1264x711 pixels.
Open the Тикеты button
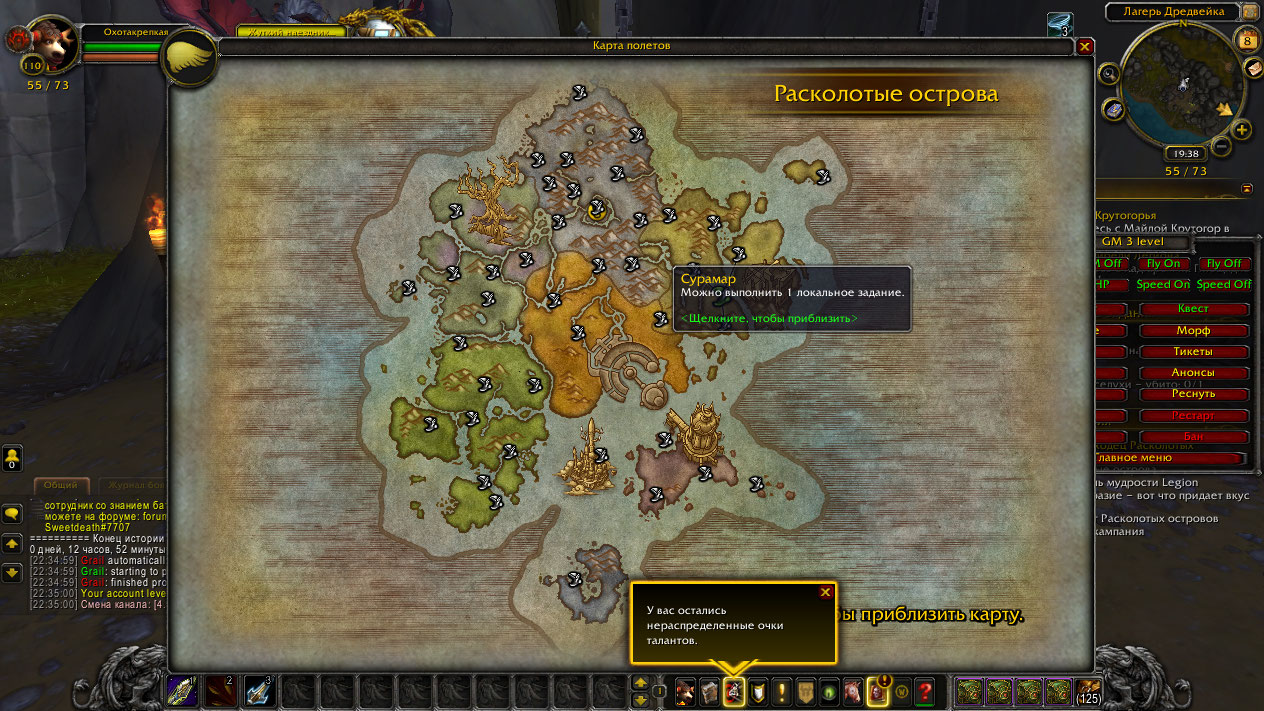[x=1193, y=351]
